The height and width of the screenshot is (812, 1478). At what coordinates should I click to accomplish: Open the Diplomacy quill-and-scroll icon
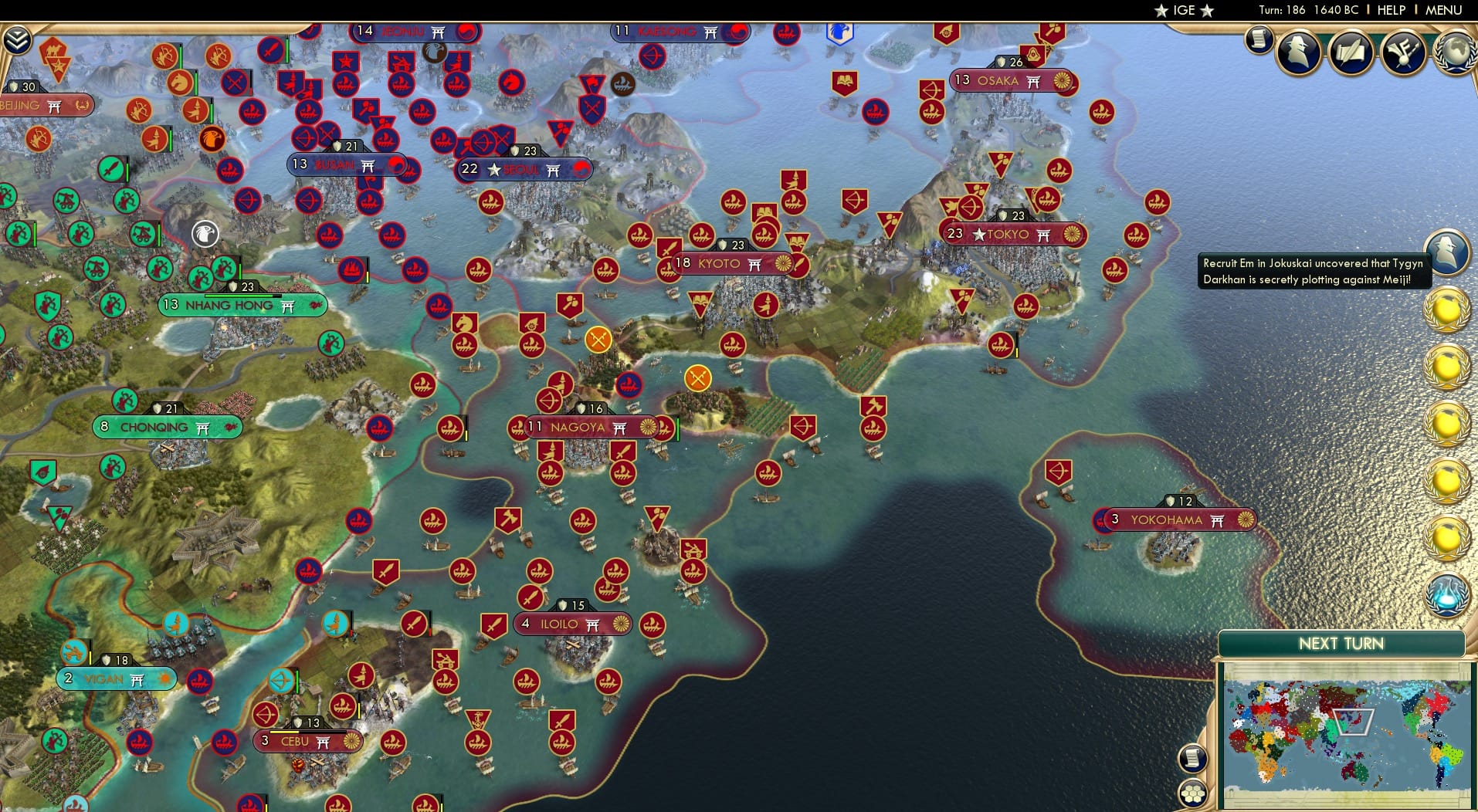(x=1351, y=52)
